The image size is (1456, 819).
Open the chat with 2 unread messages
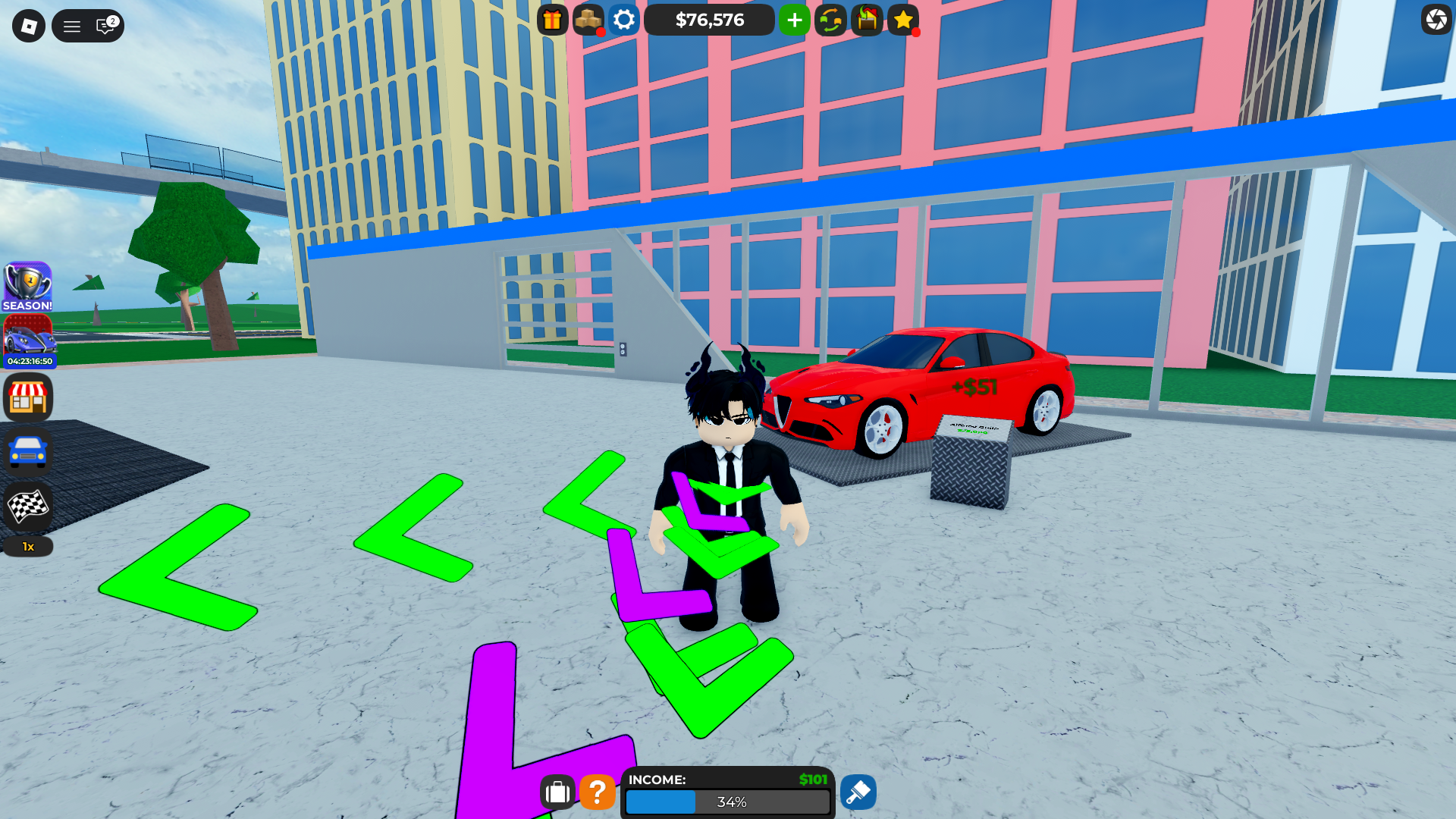(104, 25)
